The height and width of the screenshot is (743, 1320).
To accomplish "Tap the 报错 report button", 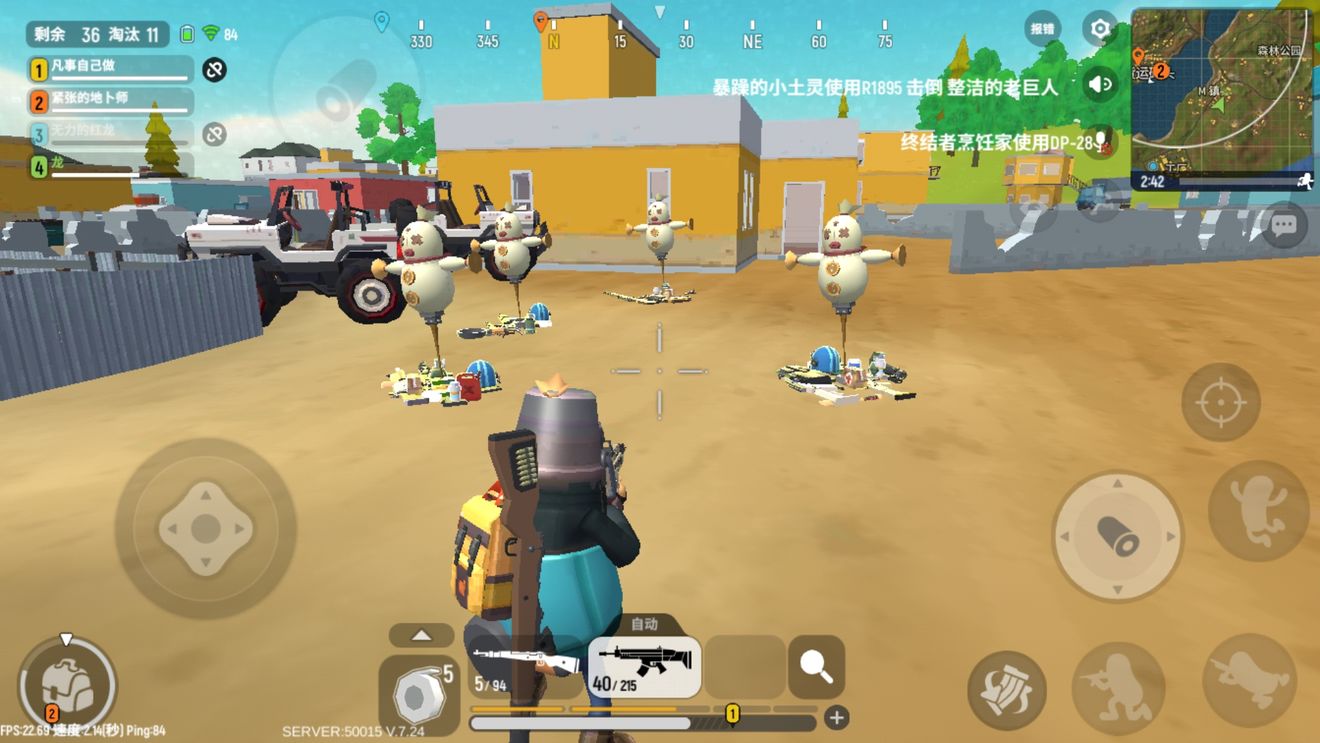I will [x=1043, y=29].
